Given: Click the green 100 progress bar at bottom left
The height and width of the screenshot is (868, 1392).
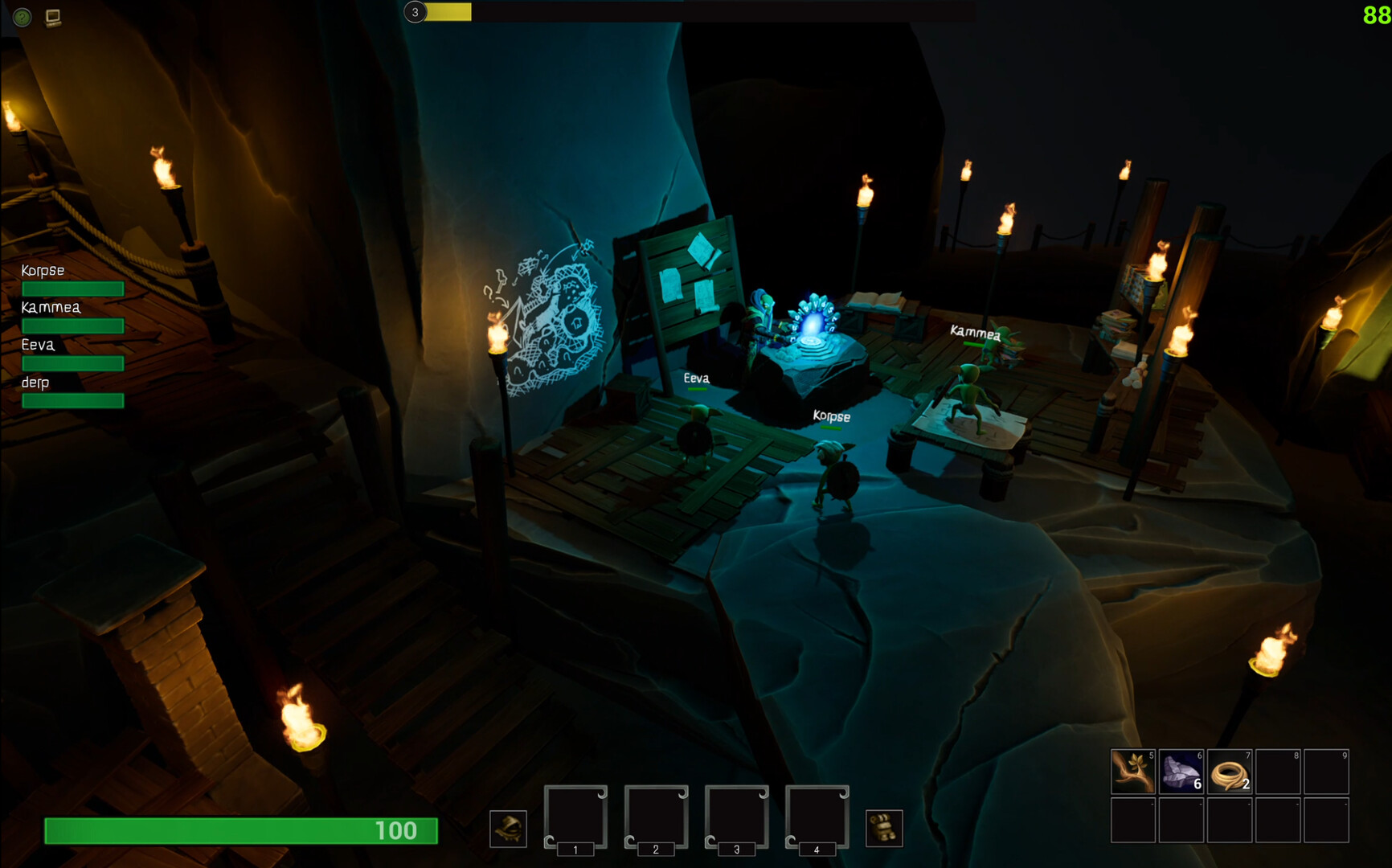Looking at the screenshot, I should click(x=241, y=832).
